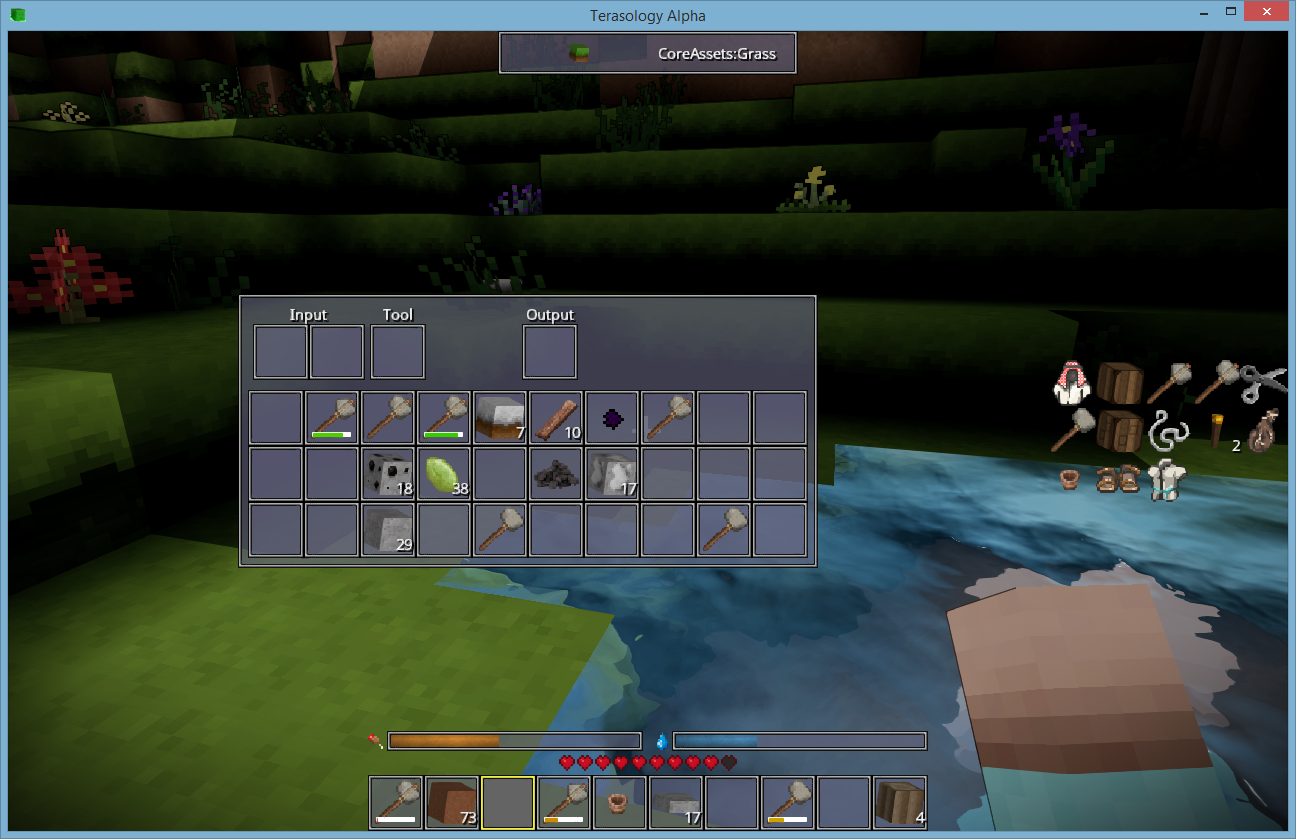Select the shears icon on the right
1296x839 pixels.
pyautogui.click(x=1263, y=384)
